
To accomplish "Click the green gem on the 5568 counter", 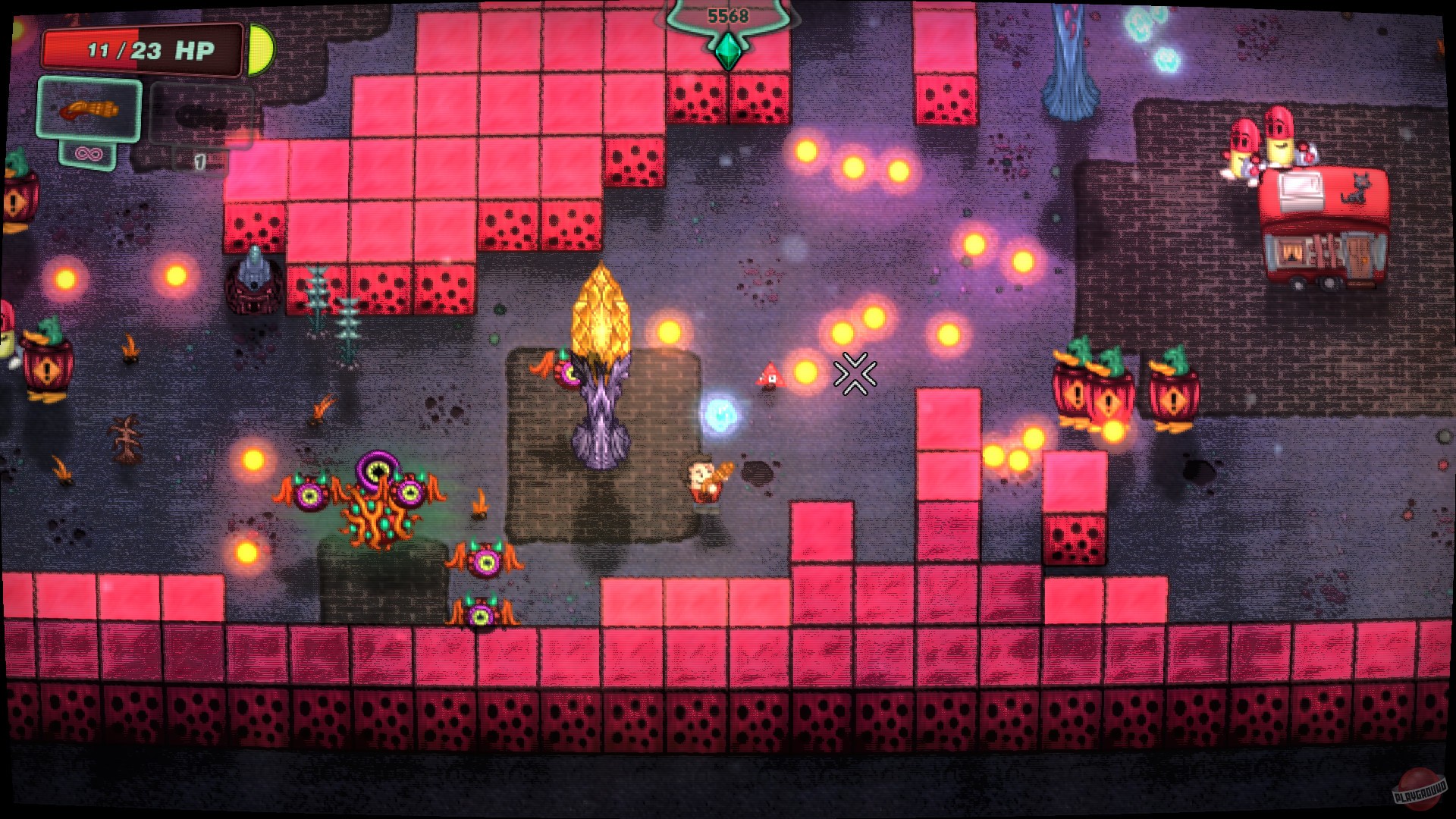I will click(x=726, y=52).
